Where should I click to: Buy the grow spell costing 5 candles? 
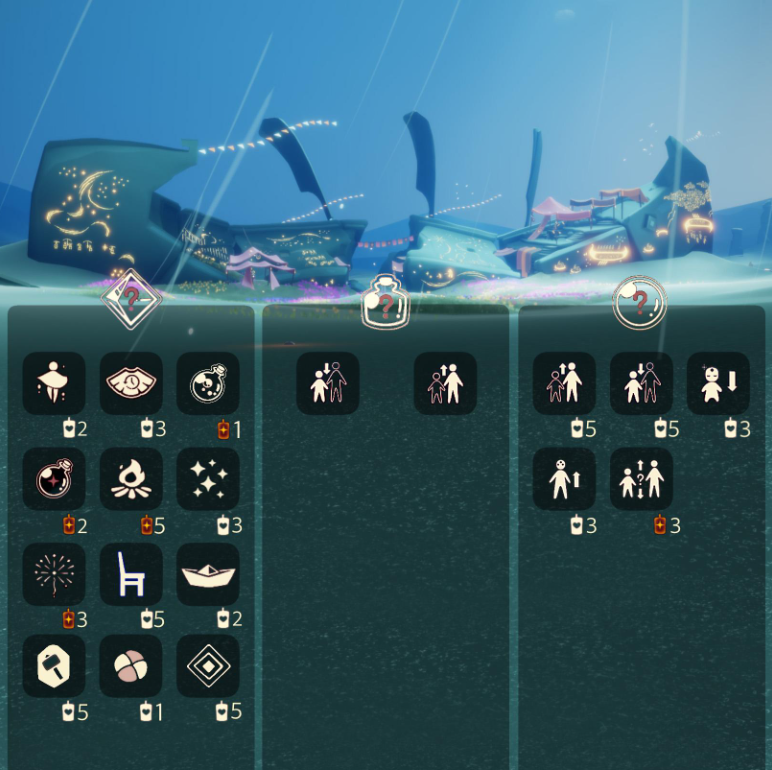(x=564, y=383)
